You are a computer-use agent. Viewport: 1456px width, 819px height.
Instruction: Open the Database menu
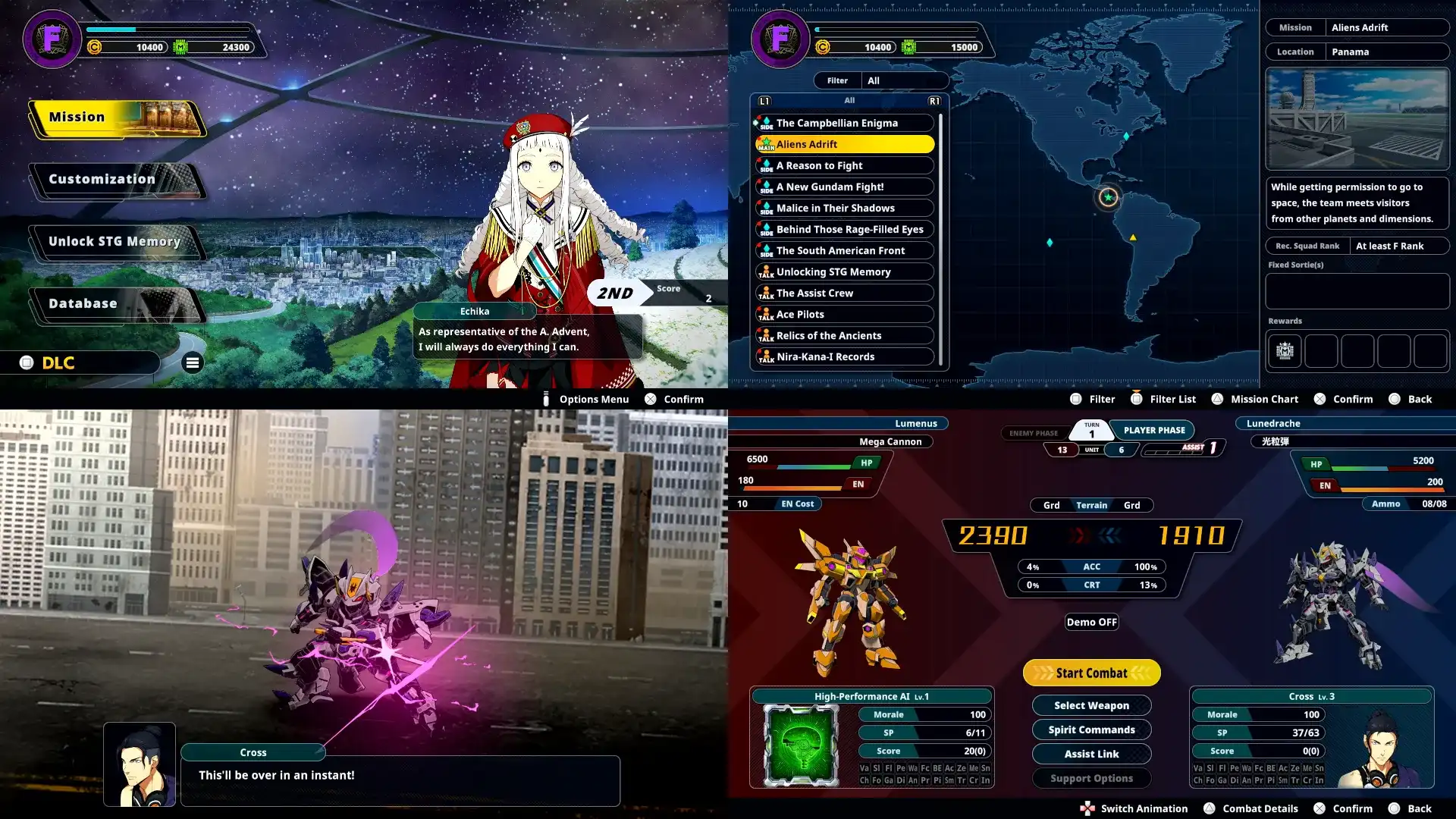pyautogui.click(x=82, y=303)
